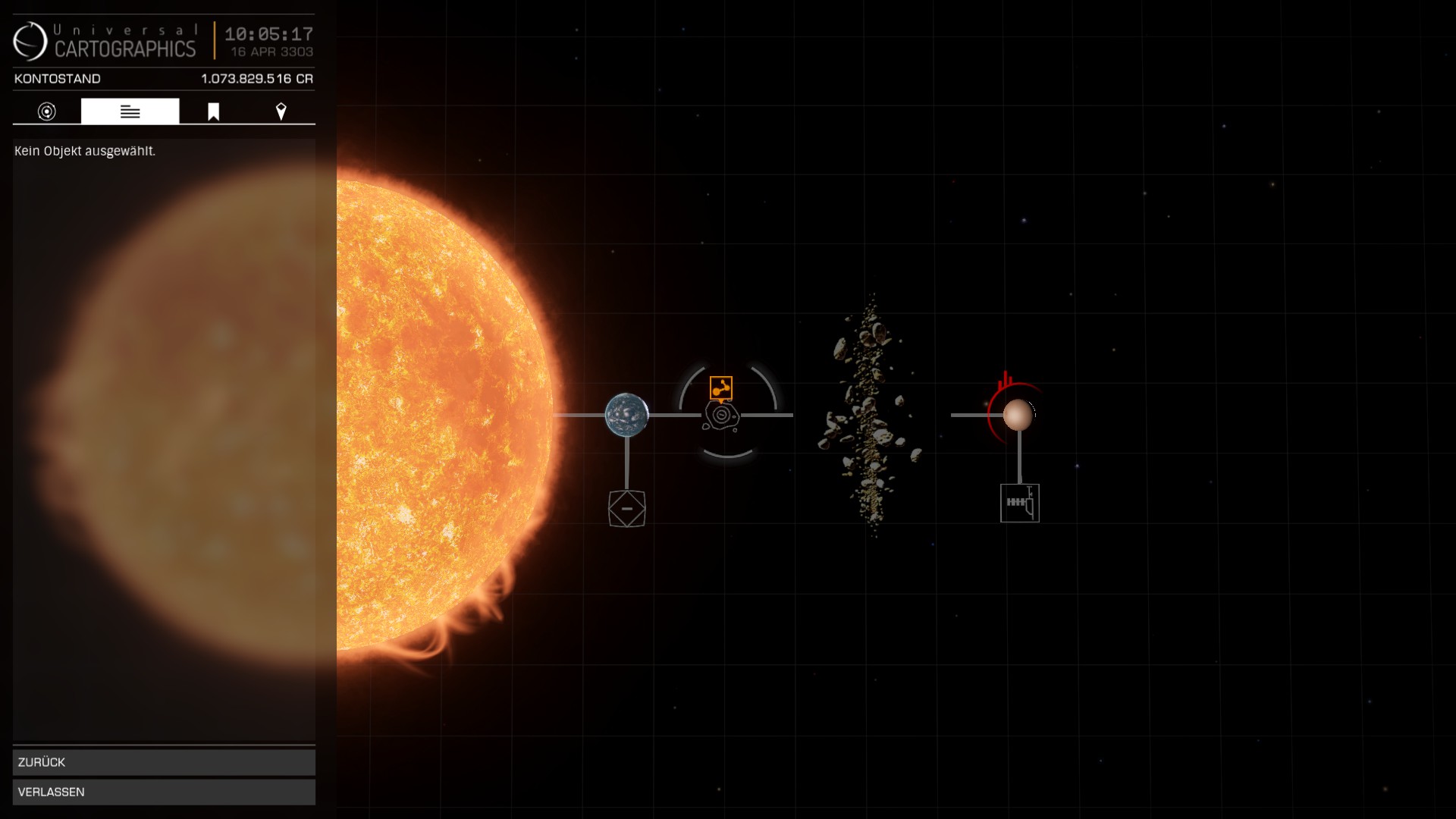1456x819 pixels.
Task: Switch to the bookmark tab
Action: 214,111
